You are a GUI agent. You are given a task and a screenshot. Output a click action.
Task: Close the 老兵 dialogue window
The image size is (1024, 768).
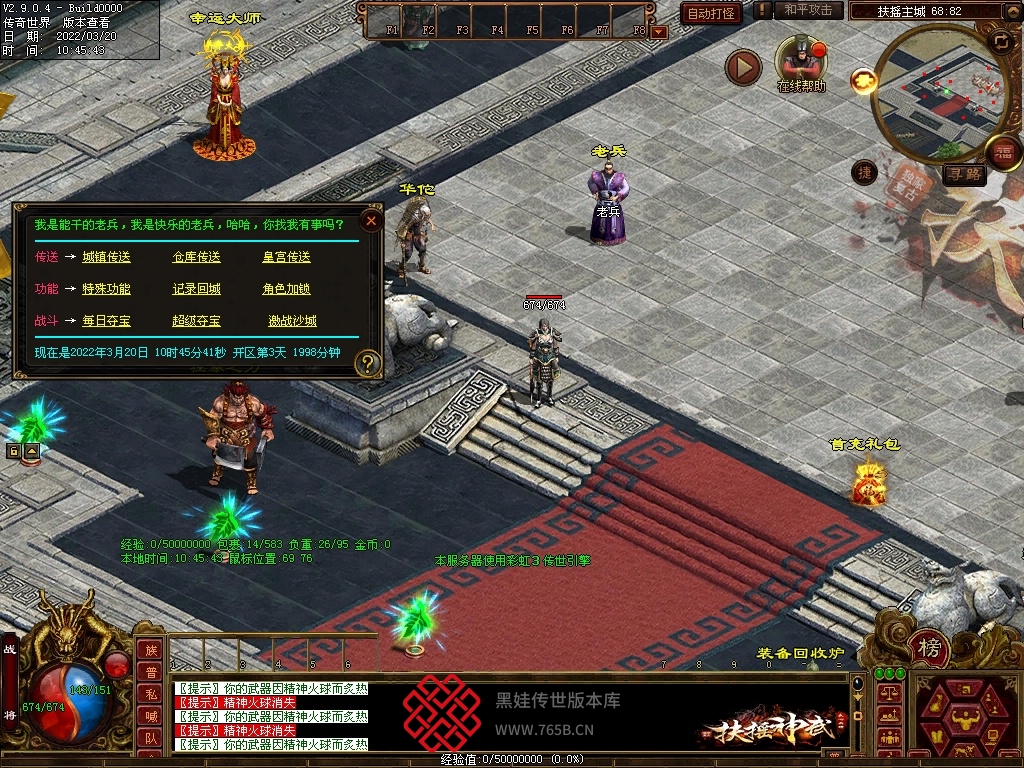coord(371,220)
